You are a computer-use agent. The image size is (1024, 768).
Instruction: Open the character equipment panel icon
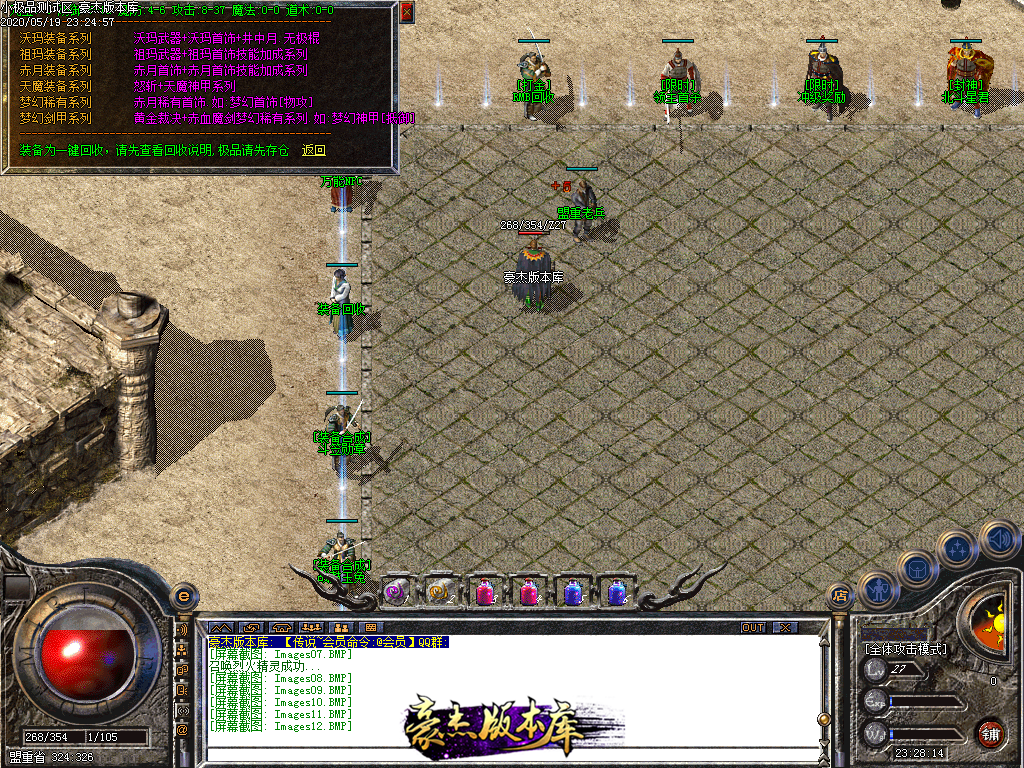point(877,591)
